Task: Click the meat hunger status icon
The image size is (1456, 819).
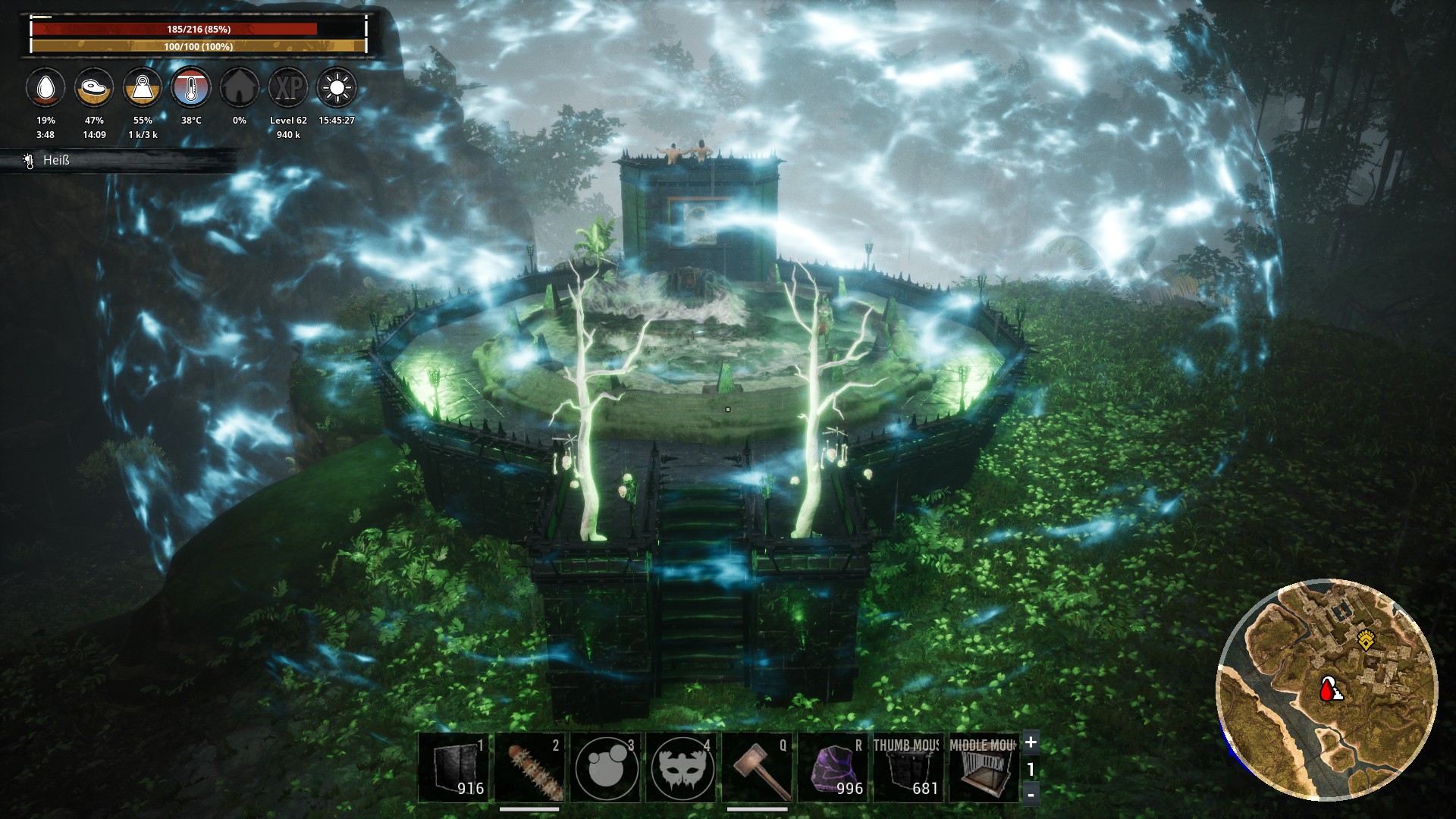Action: pyautogui.click(x=94, y=88)
